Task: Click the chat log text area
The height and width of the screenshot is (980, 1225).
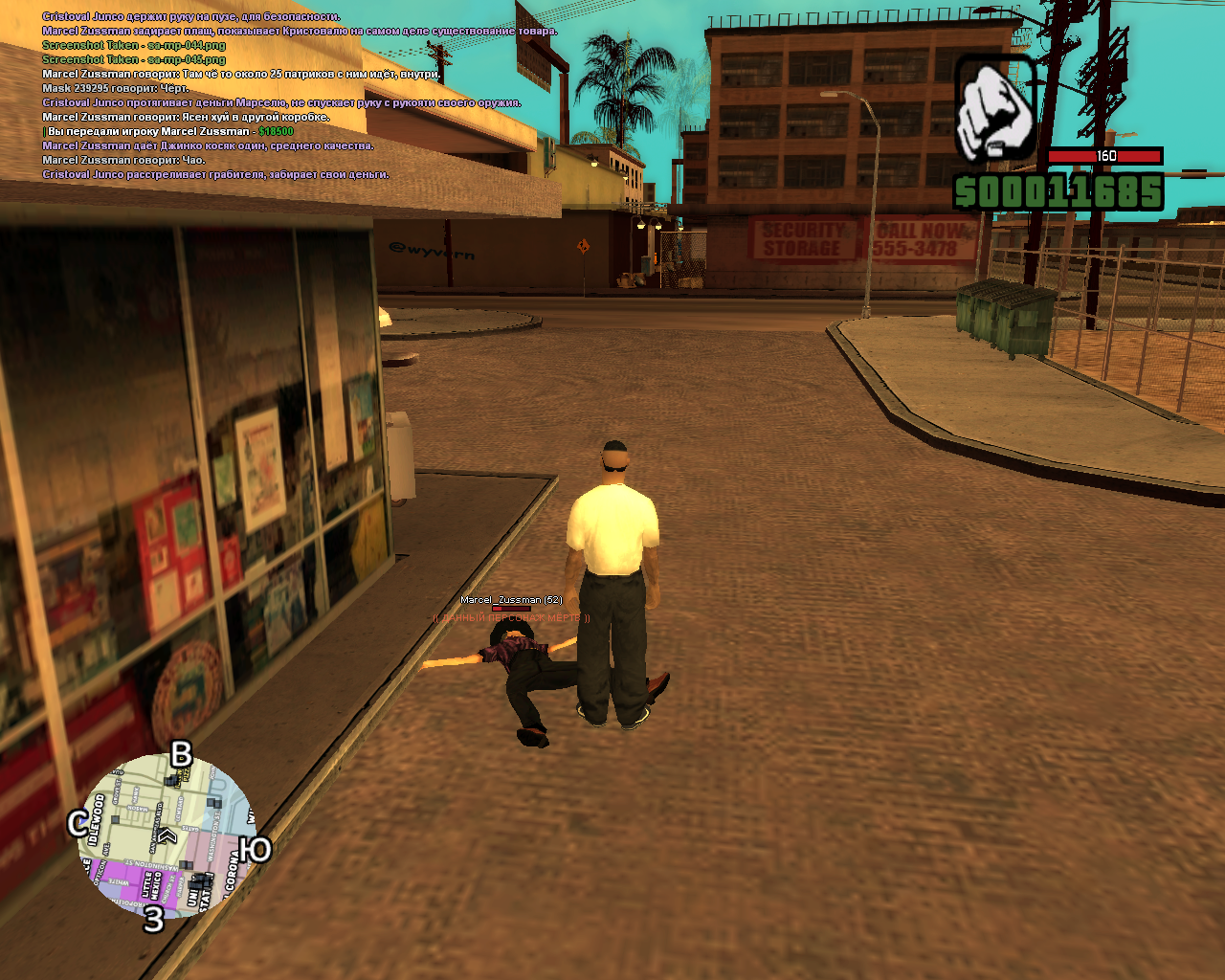Action: (x=287, y=96)
